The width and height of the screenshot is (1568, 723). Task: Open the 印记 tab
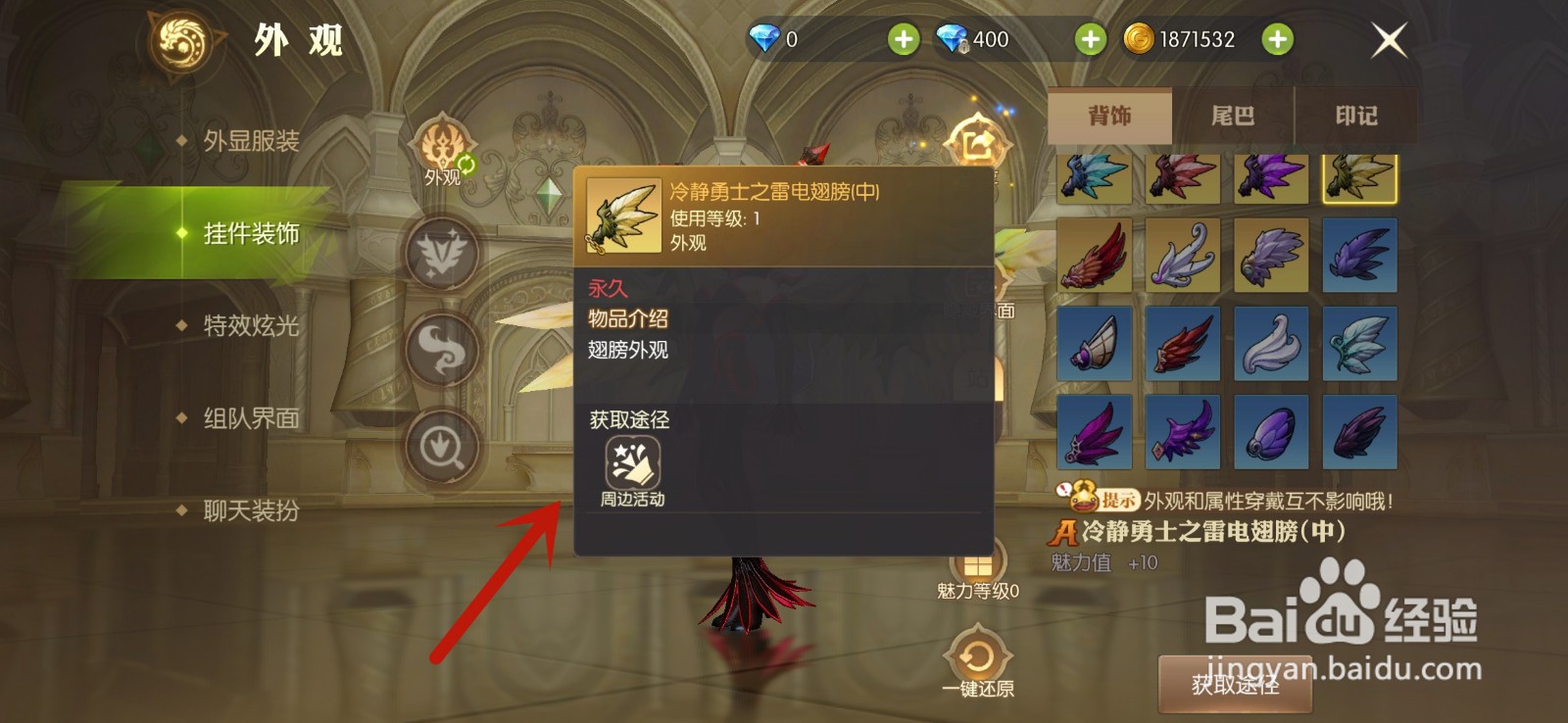pyautogui.click(x=1357, y=116)
